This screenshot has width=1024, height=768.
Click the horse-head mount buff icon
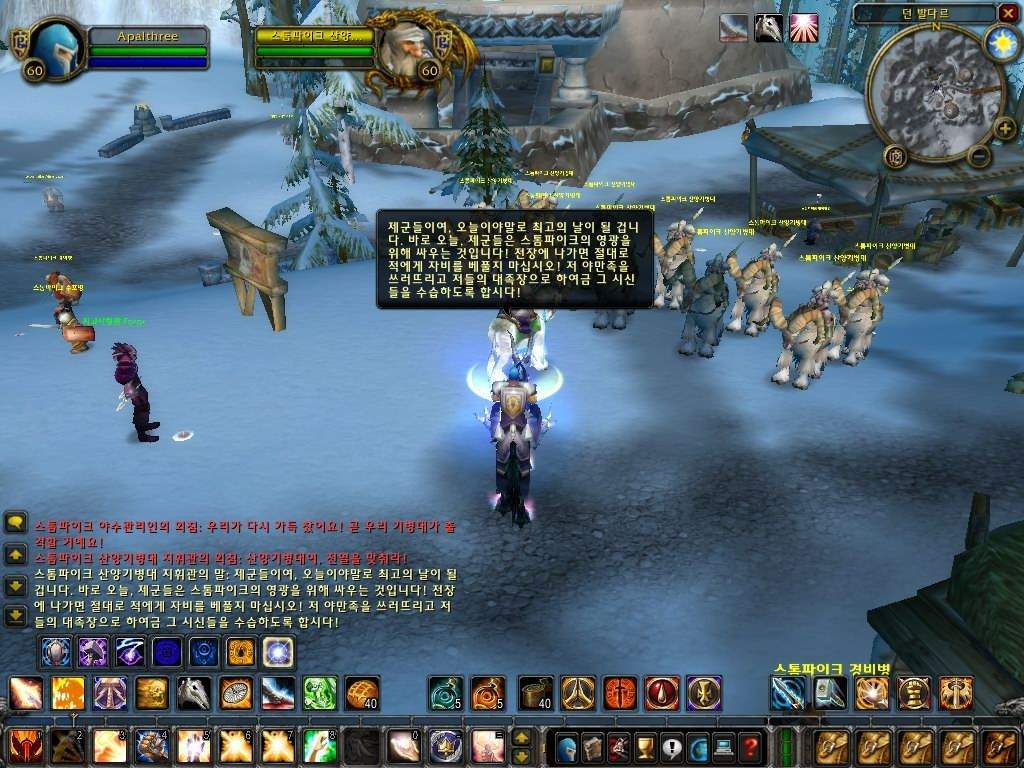(x=768, y=28)
